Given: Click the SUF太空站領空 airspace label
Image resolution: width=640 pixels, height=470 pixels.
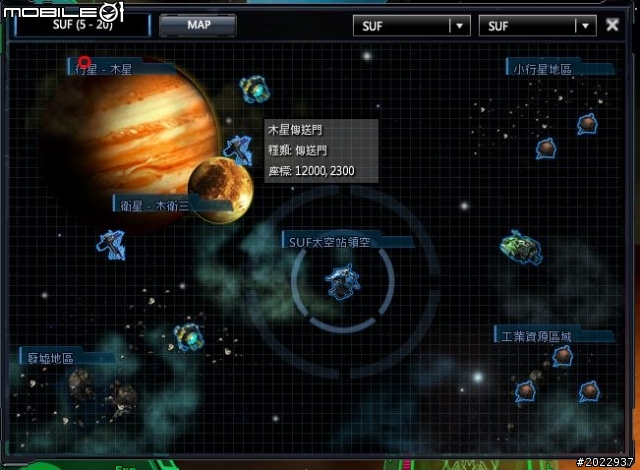Looking at the screenshot, I should tap(330, 241).
